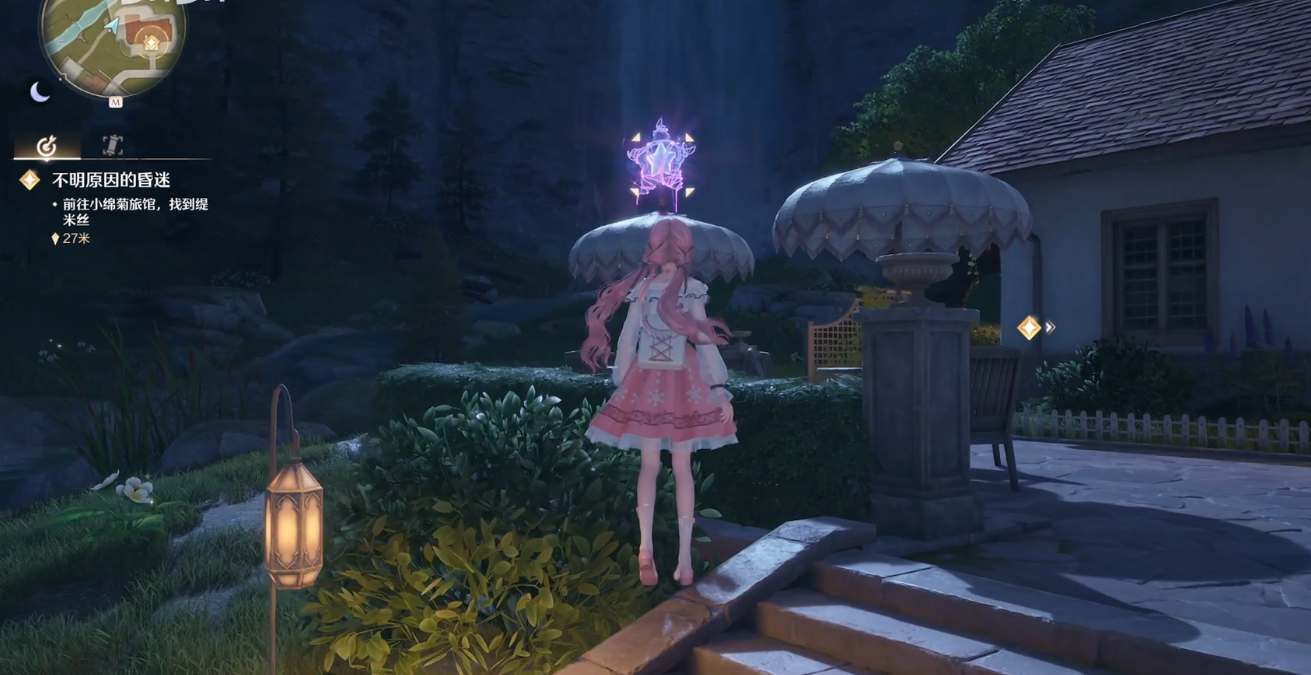Screen dimensions: 1311x675
Task: Open the tracked quest 不明原因的昏迷
Action: 98,180
